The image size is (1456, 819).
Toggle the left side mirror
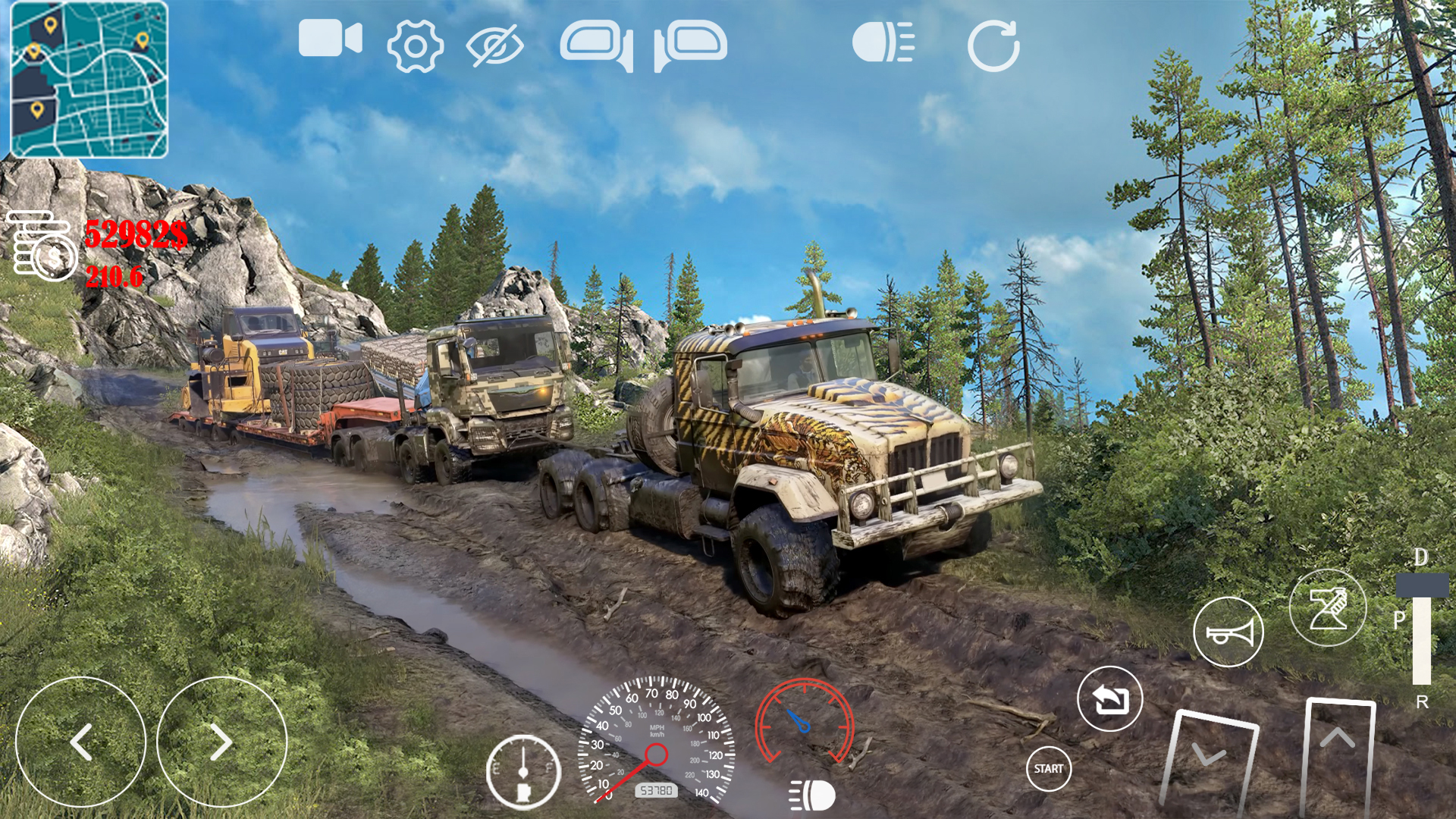click(597, 45)
